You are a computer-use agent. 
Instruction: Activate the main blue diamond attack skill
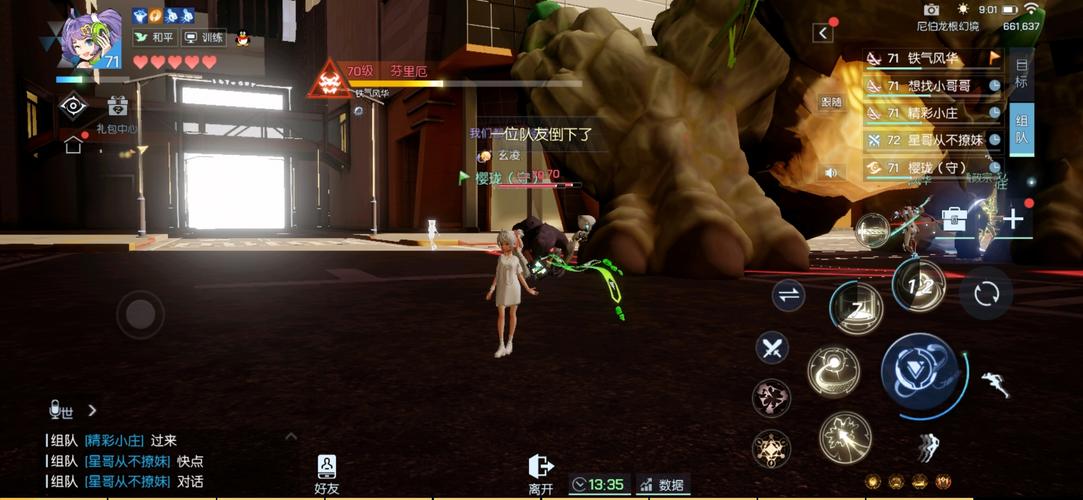(923, 374)
